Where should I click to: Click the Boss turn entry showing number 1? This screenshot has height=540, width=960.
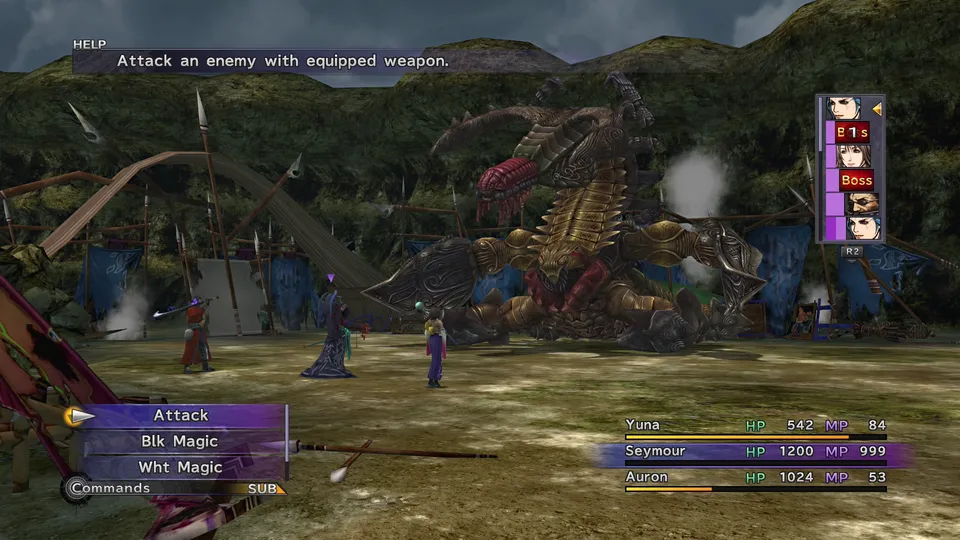click(853, 132)
